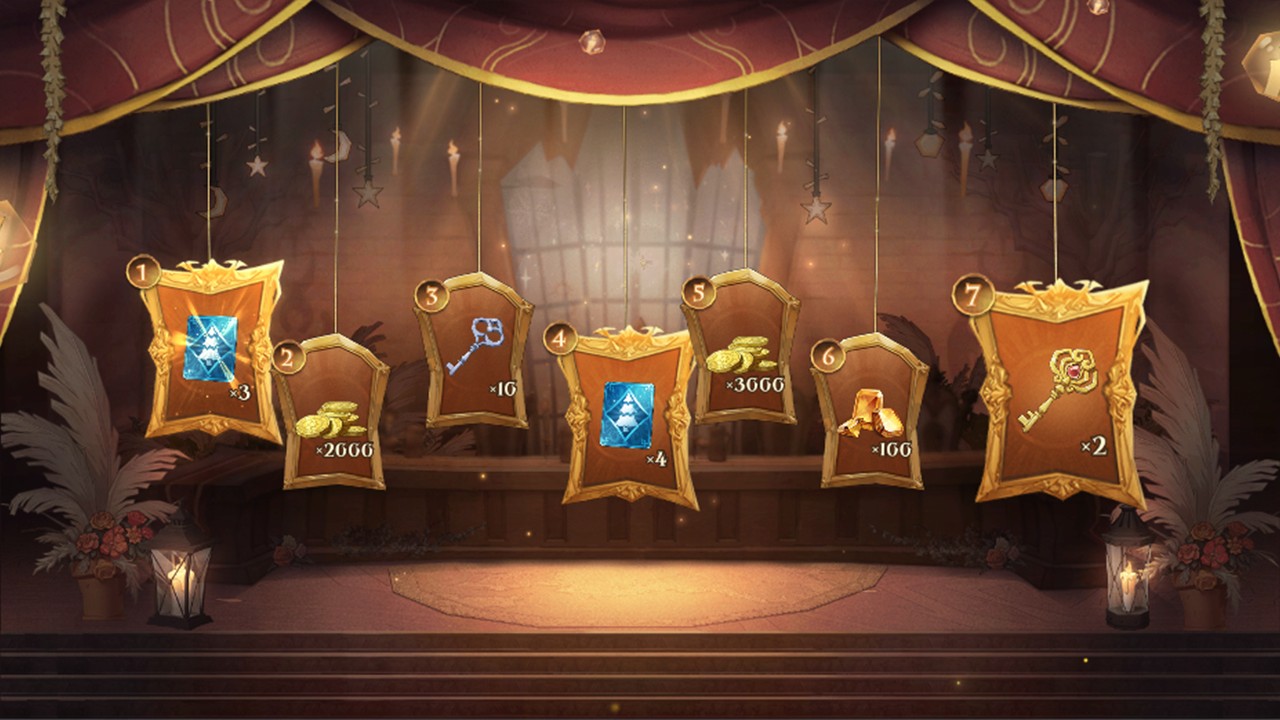Pick the golden ruby key ×2 reward
The height and width of the screenshot is (720, 1280).
[x=1059, y=392]
